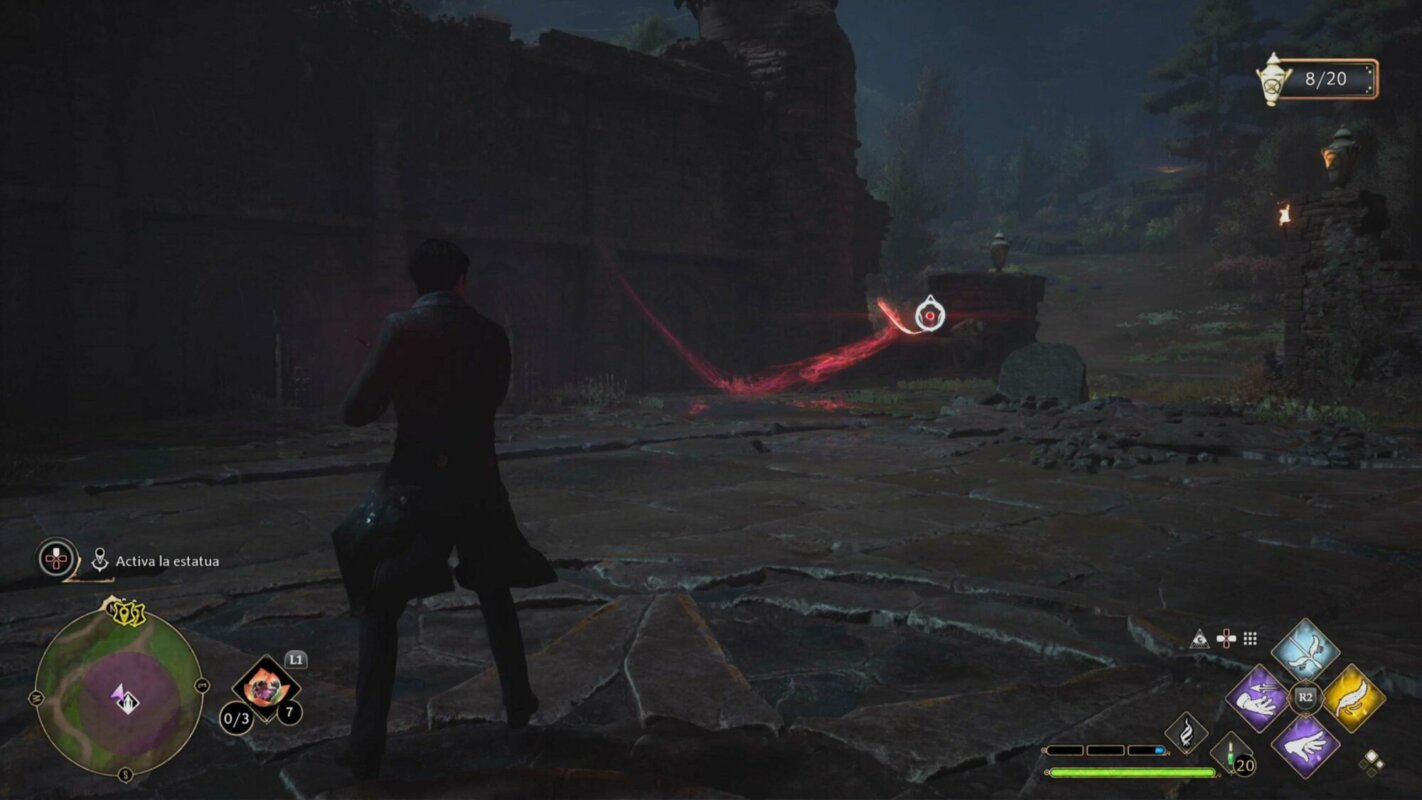The width and height of the screenshot is (1422, 800).
Task: Open the circular minimap
Action: (118, 692)
